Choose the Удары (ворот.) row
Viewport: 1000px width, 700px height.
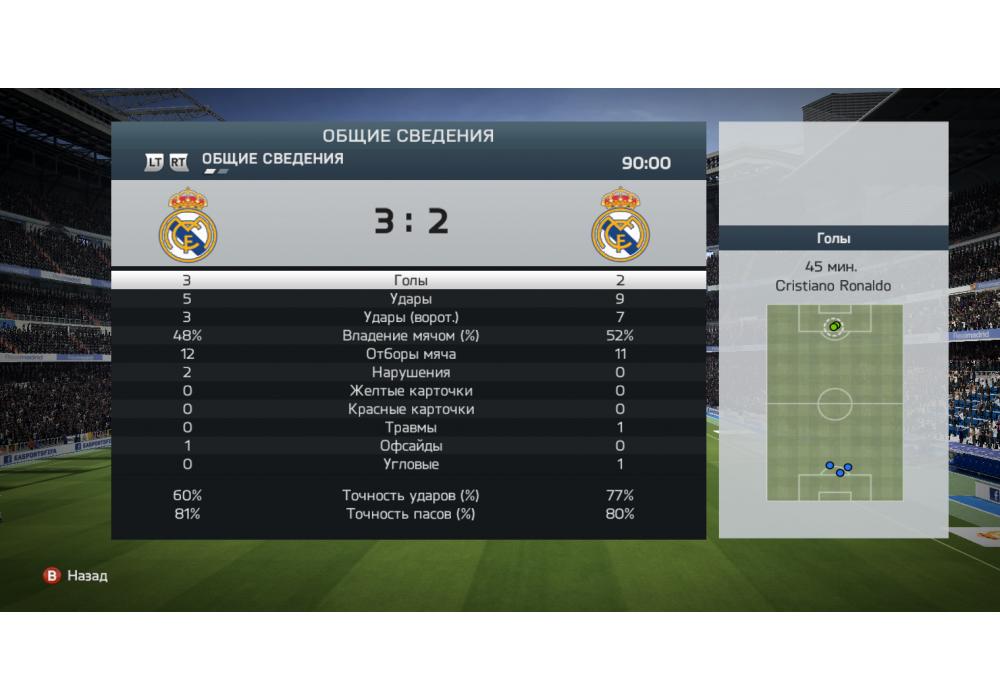tap(410, 317)
